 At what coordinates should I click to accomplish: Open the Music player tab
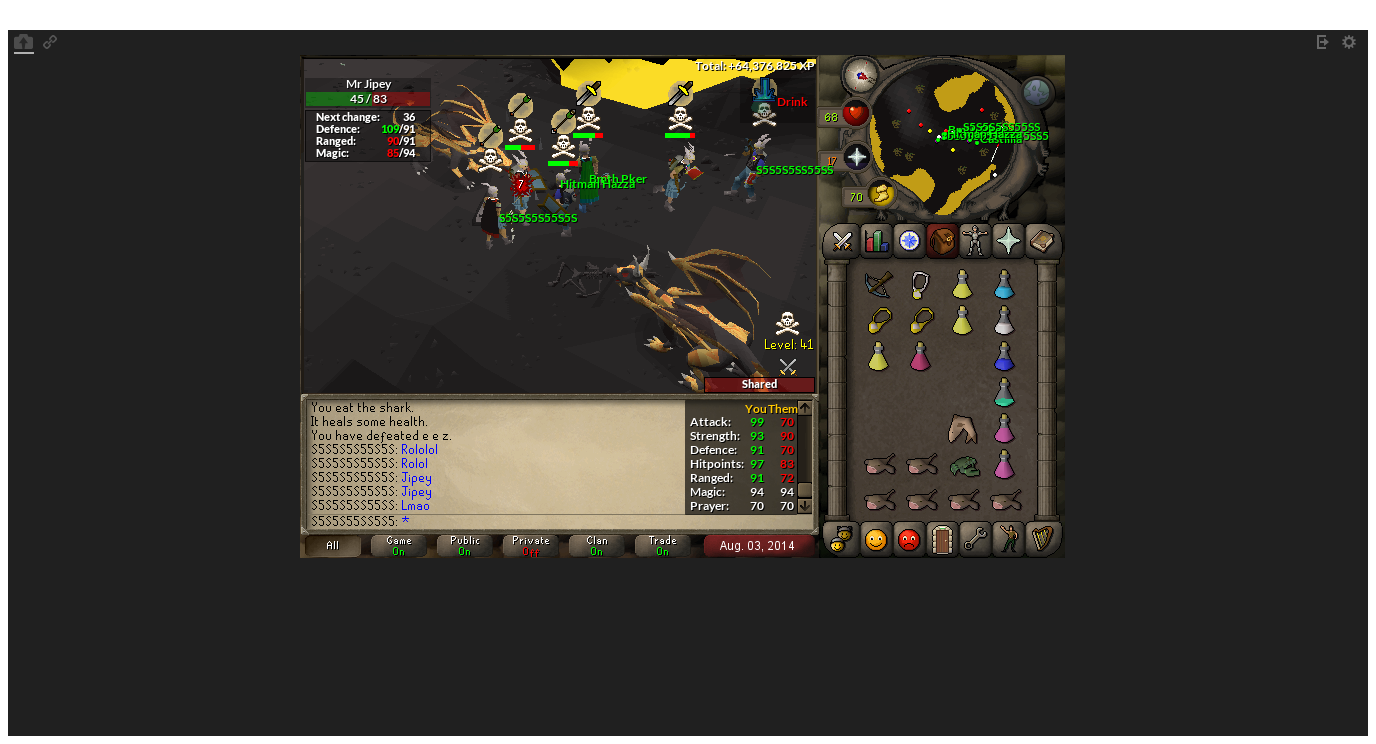(1043, 539)
